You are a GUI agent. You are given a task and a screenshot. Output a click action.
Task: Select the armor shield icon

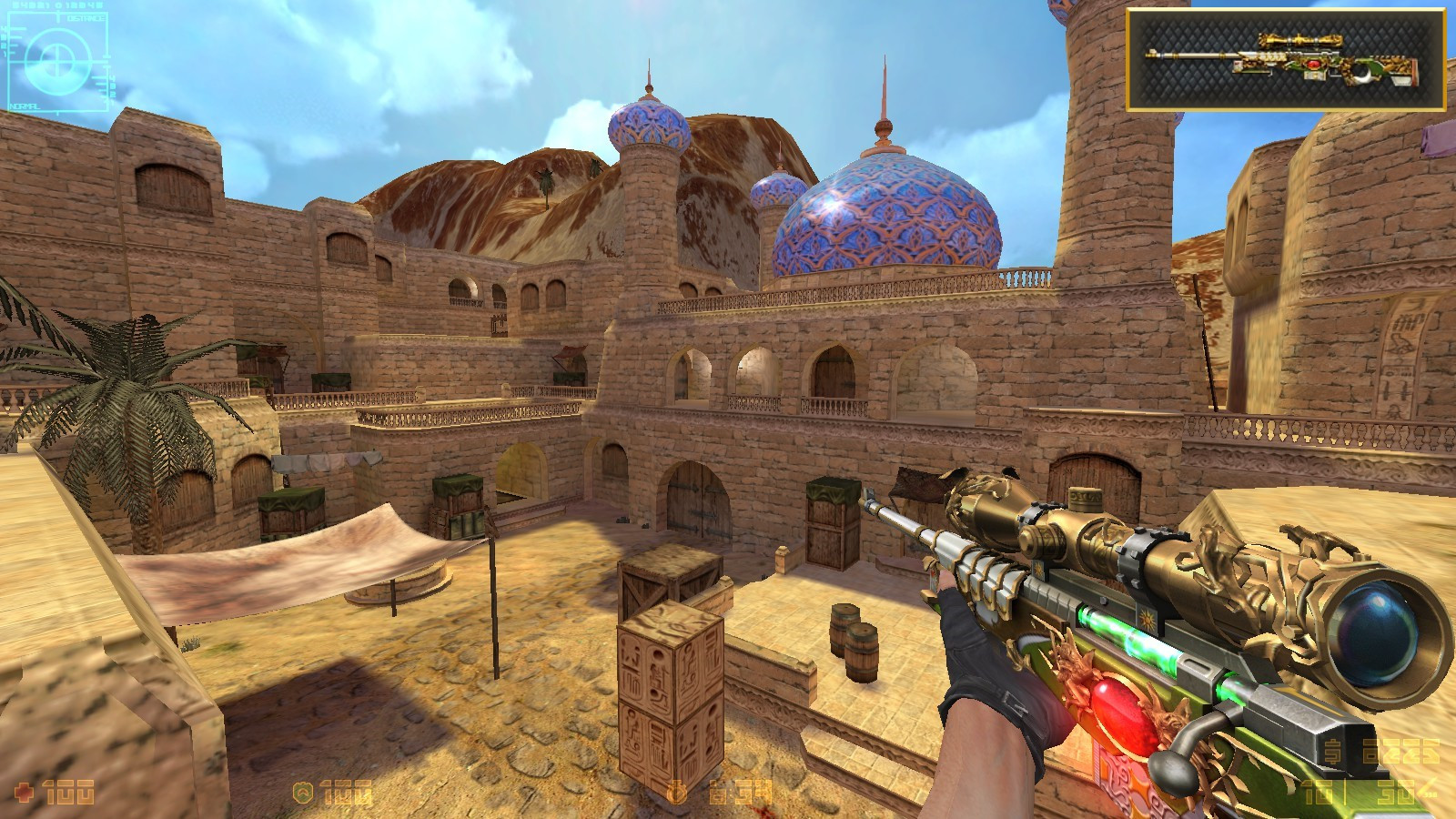pos(303,792)
